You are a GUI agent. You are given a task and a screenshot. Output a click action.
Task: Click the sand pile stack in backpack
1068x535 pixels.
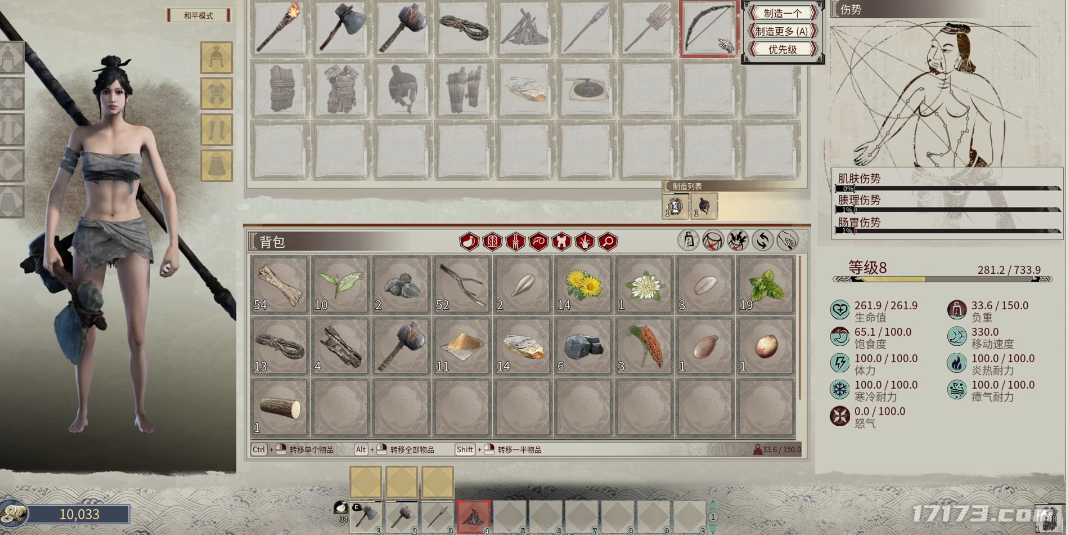(463, 345)
